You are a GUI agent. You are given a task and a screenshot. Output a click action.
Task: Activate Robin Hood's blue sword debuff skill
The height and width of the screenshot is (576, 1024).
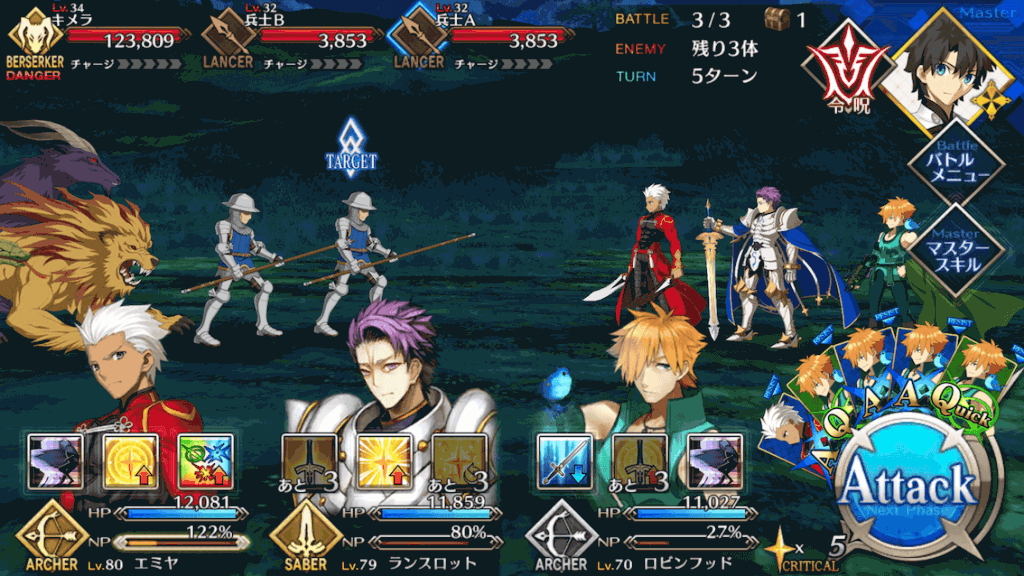[566, 461]
